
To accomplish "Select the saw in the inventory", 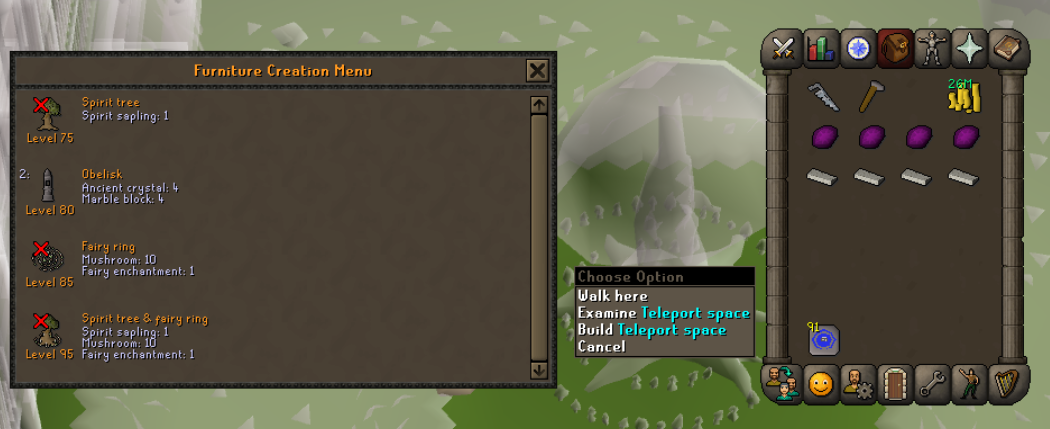I will click(x=823, y=96).
